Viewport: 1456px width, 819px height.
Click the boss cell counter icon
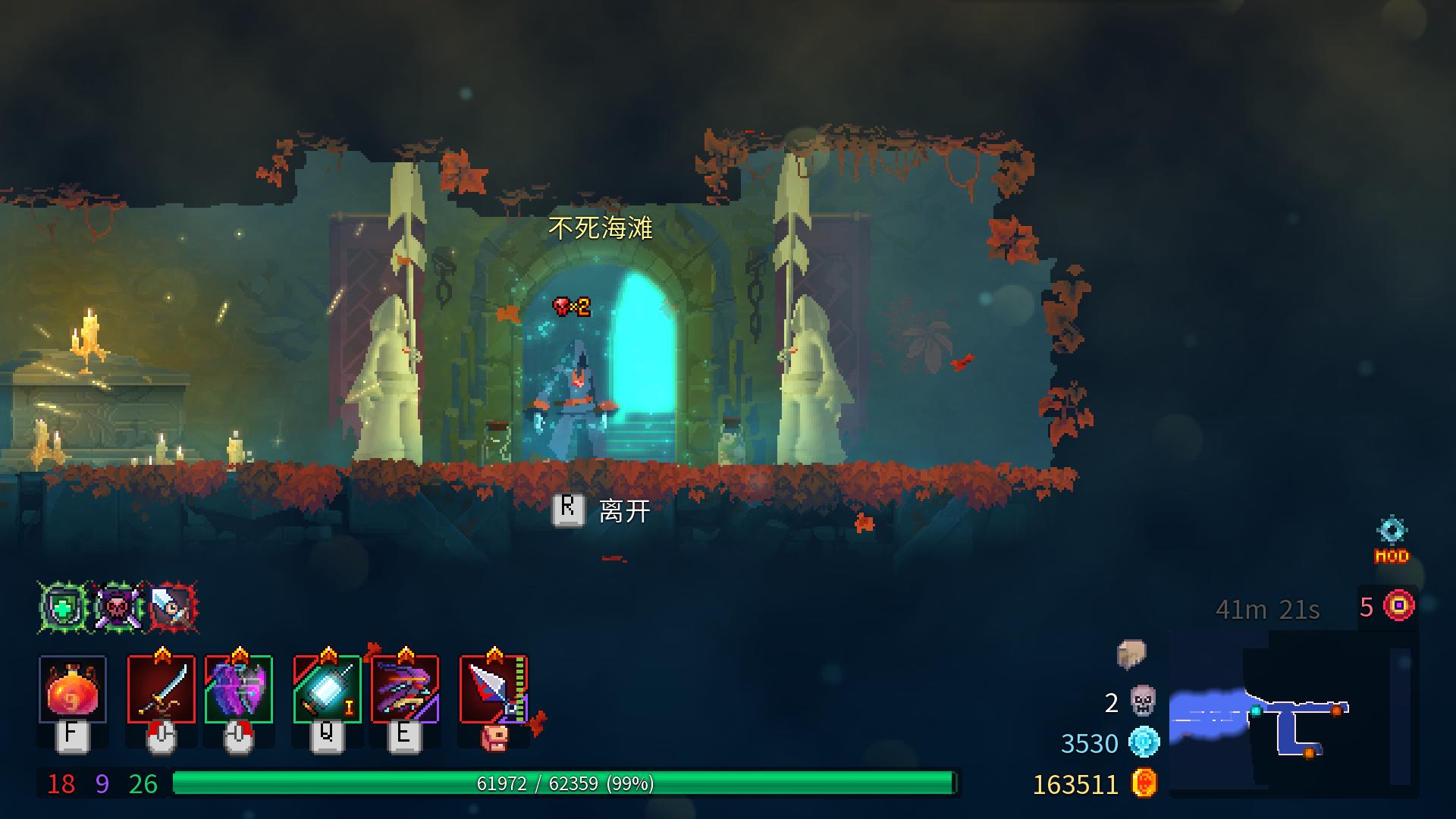1399,606
